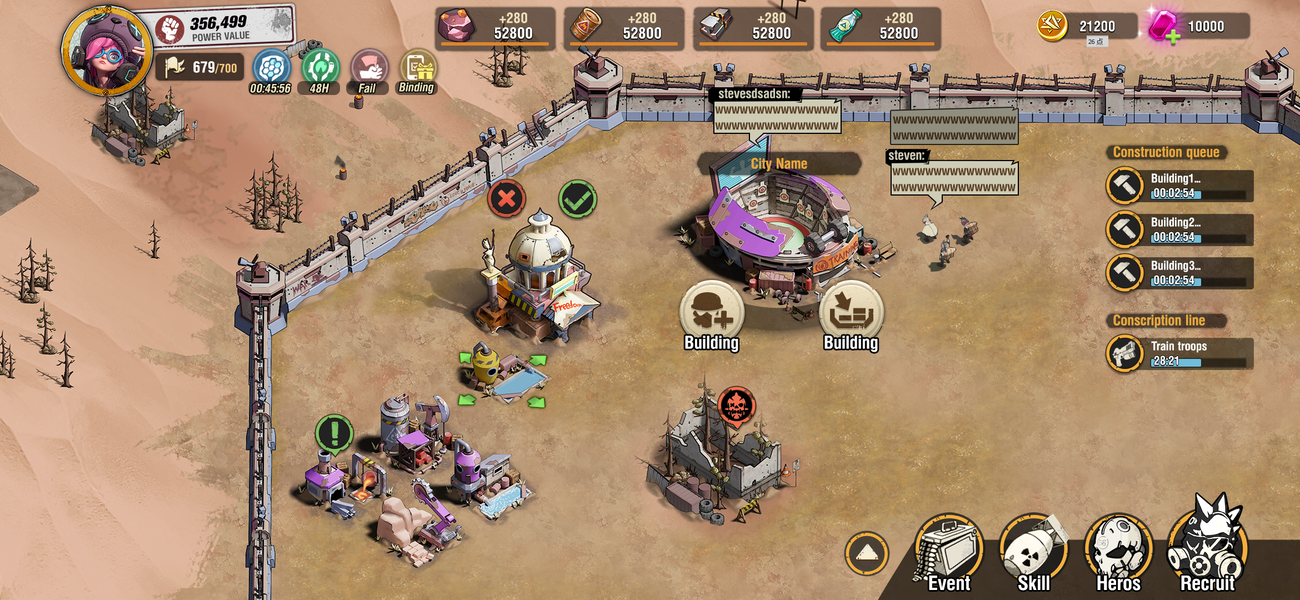Confirm placement with the green checkmark
Screen dimensions: 1300x600
[x=577, y=199]
